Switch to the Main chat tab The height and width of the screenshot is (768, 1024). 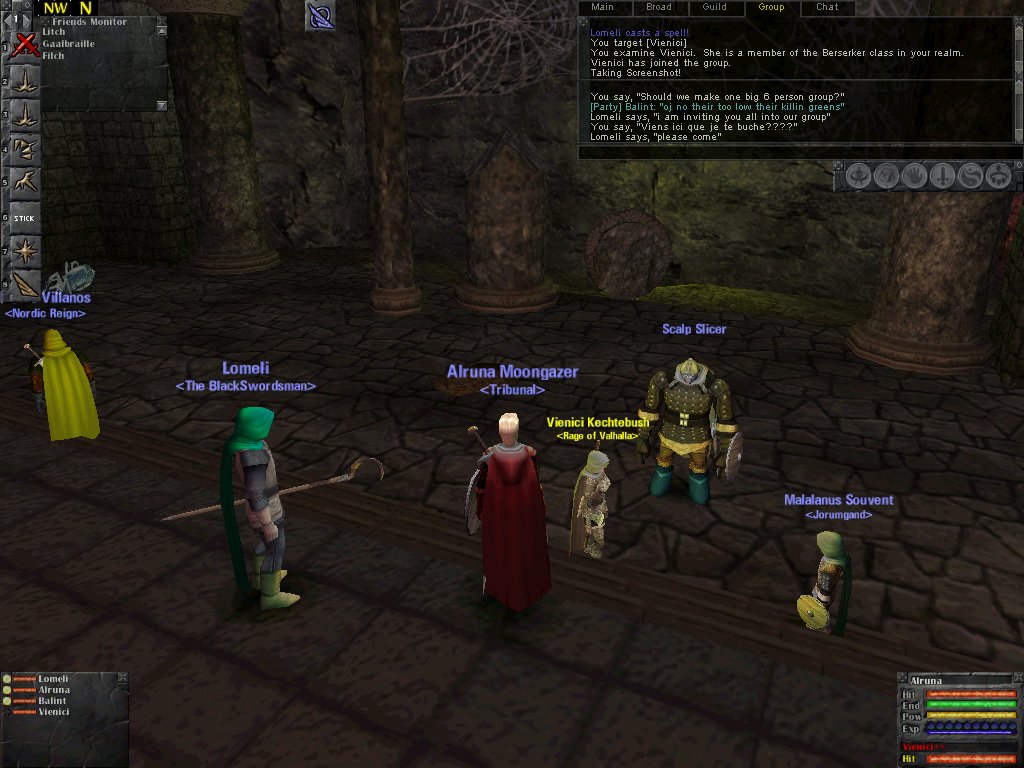click(x=602, y=7)
